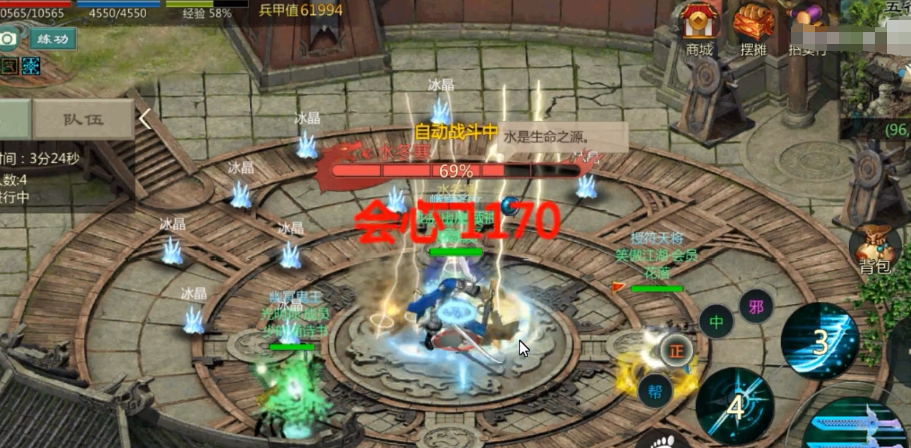
Task: Click the snowflake buff icon
Action: pos(31,66)
